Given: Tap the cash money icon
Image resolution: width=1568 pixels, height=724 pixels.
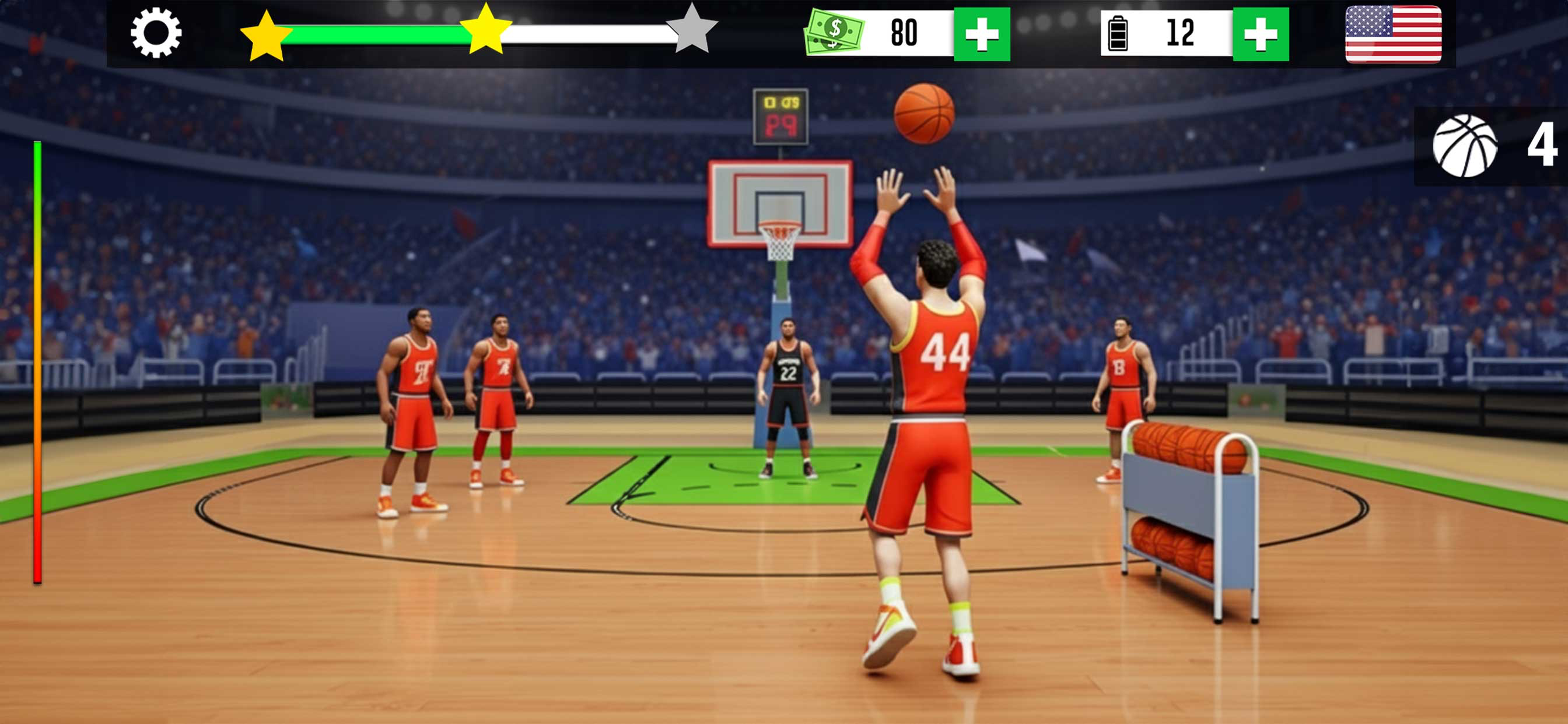Looking at the screenshot, I should point(835,31).
